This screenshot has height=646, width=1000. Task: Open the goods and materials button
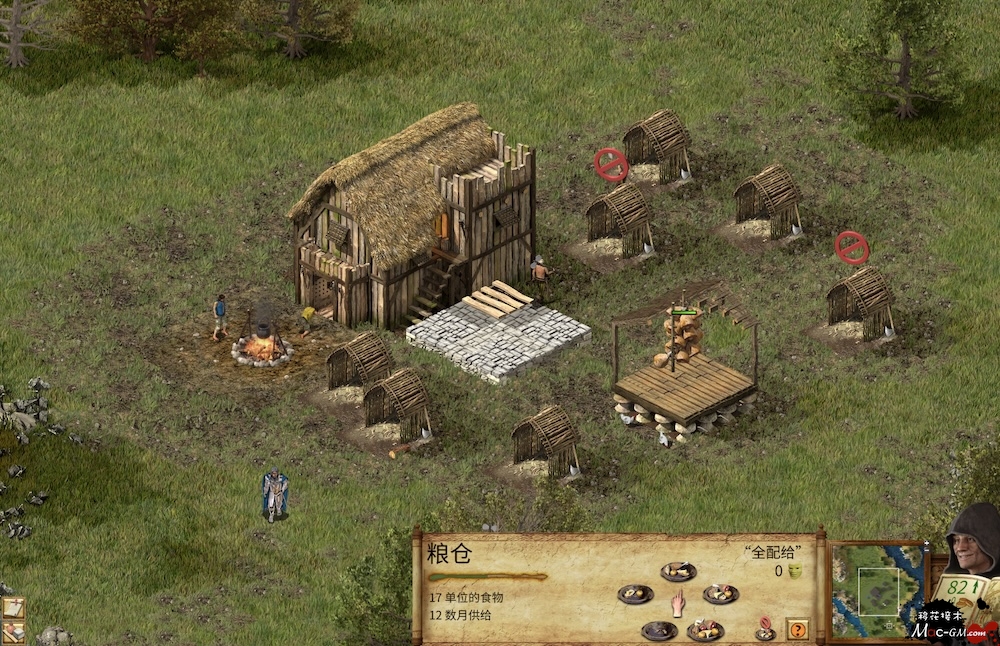pyautogui.click(x=13, y=631)
